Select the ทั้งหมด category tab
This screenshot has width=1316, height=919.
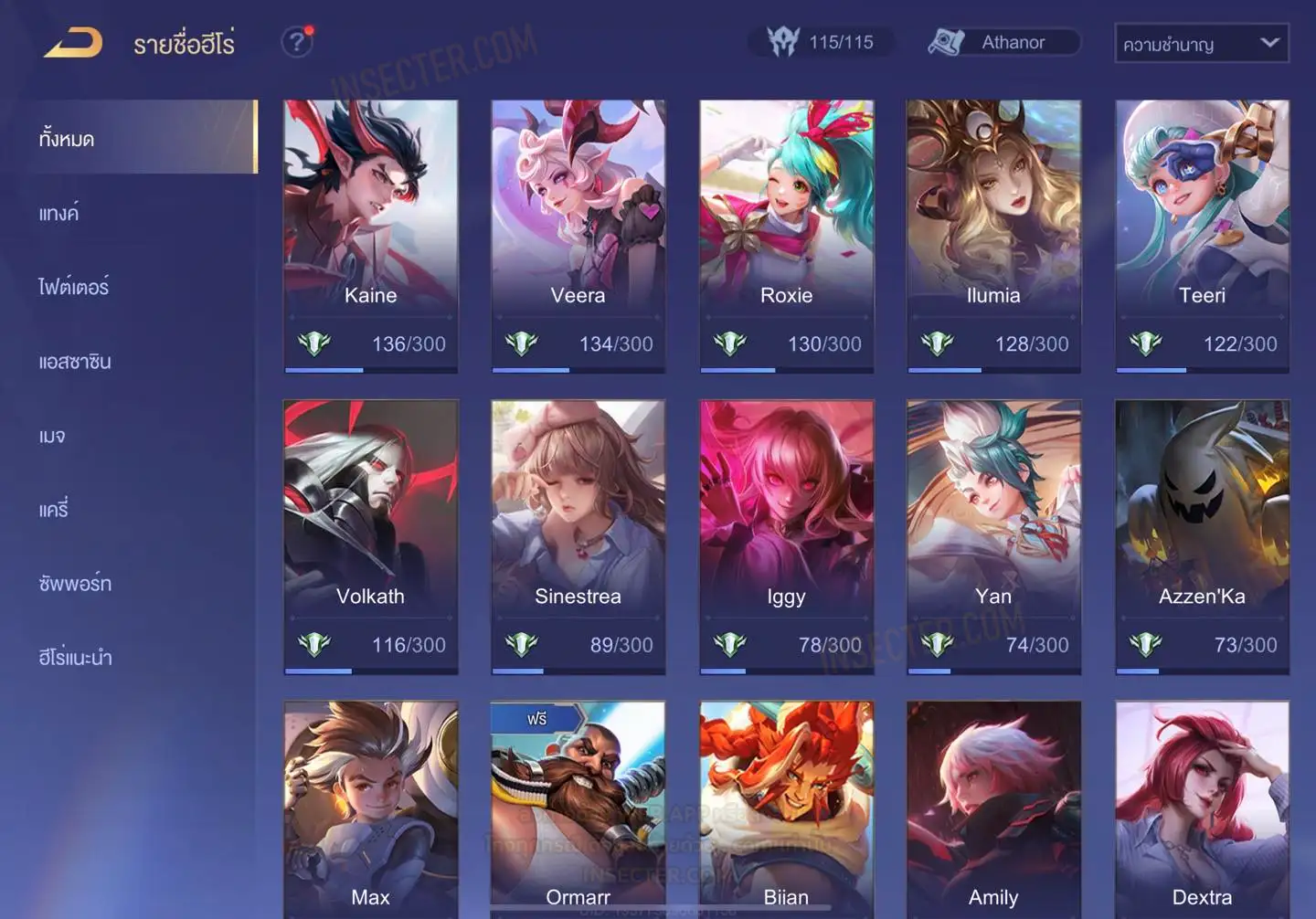[68, 139]
